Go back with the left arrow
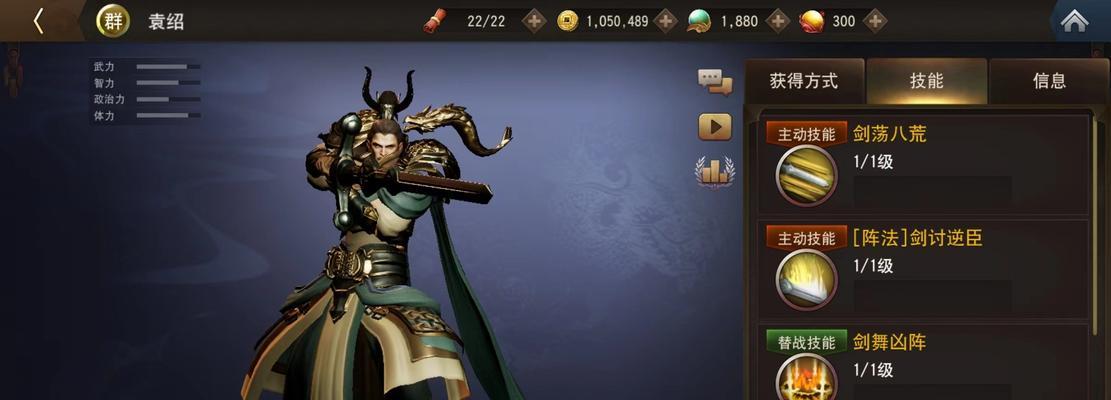This screenshot has width=1111, height=400. click(x=38, y=21)
